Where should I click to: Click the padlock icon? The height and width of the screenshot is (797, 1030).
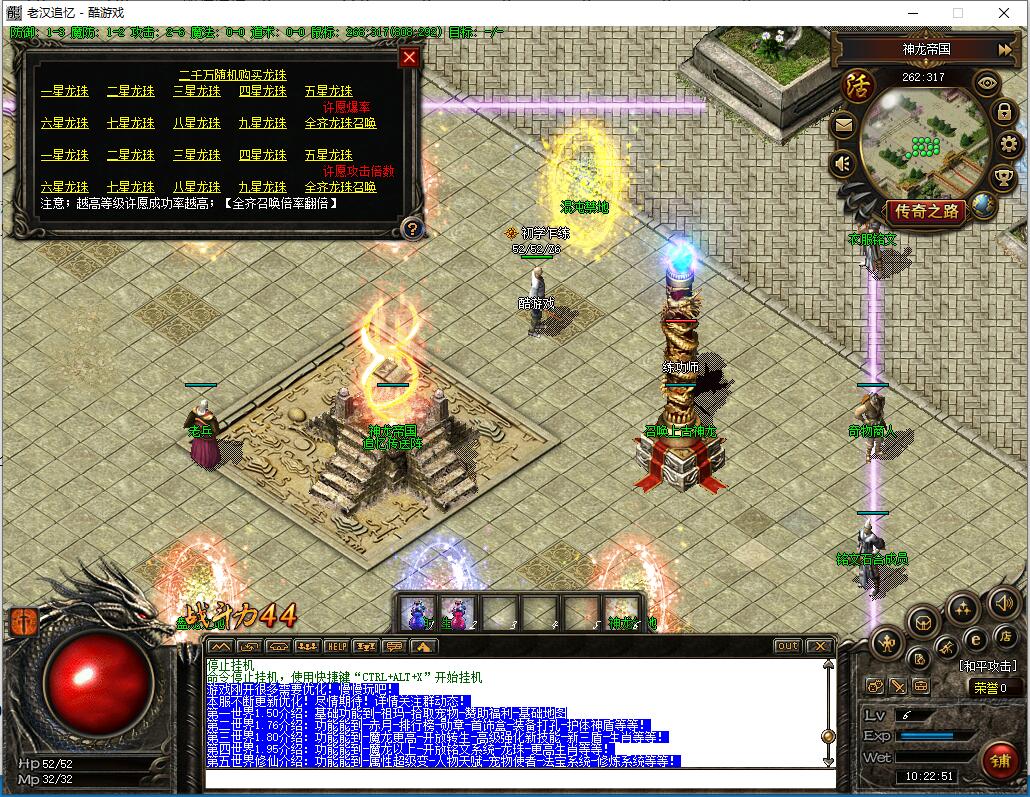pos(1004,111)
